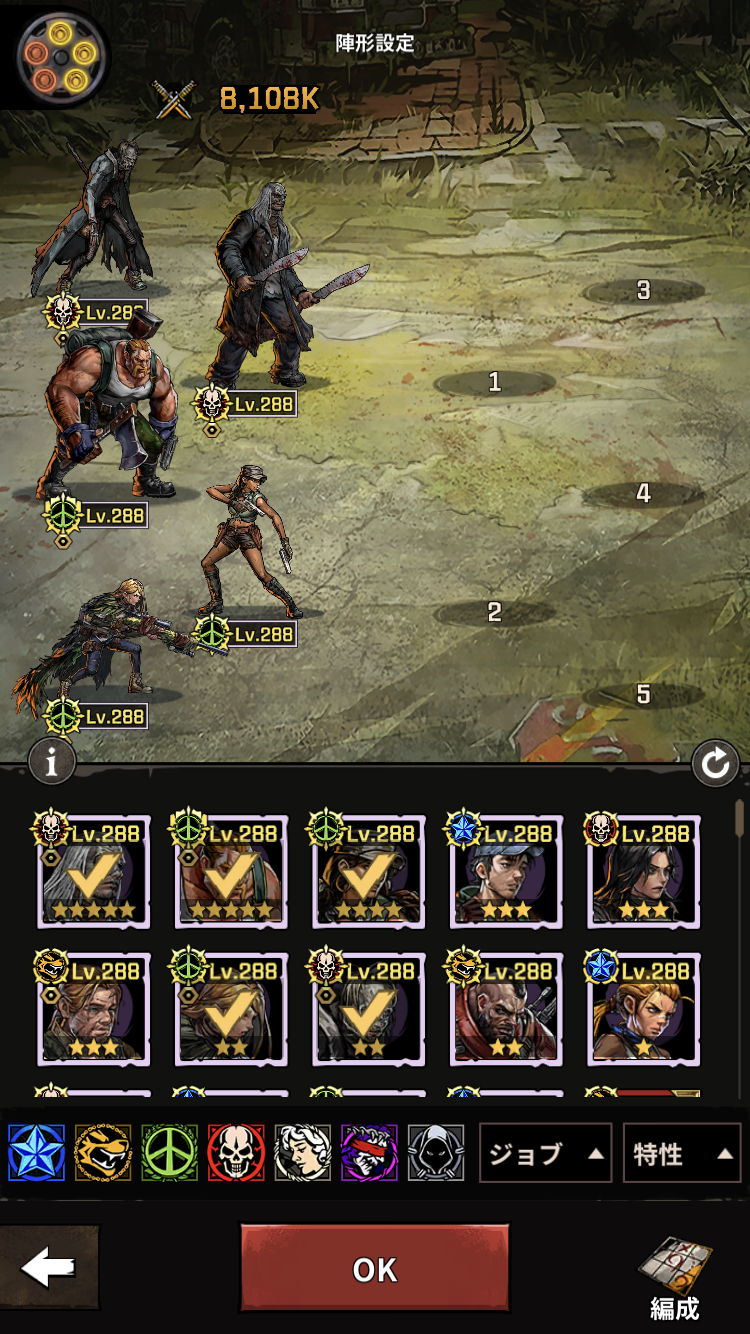Filter heroes by white curly-haired face faction
The height and width of the screenshot is (1334, 750).
click(302, 1153)
